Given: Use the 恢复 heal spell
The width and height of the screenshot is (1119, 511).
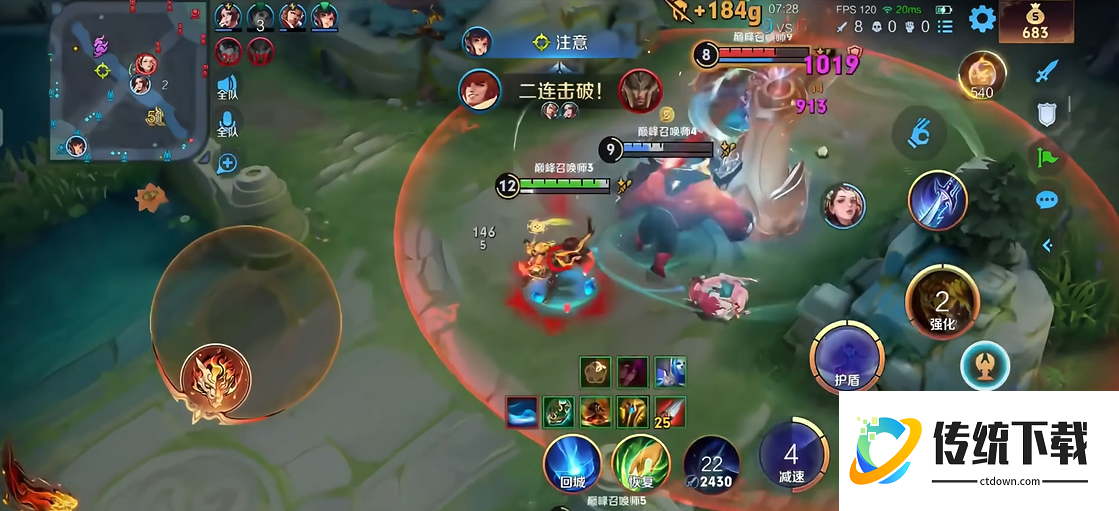Looking at the screenshot, I should tap(641, 467).
